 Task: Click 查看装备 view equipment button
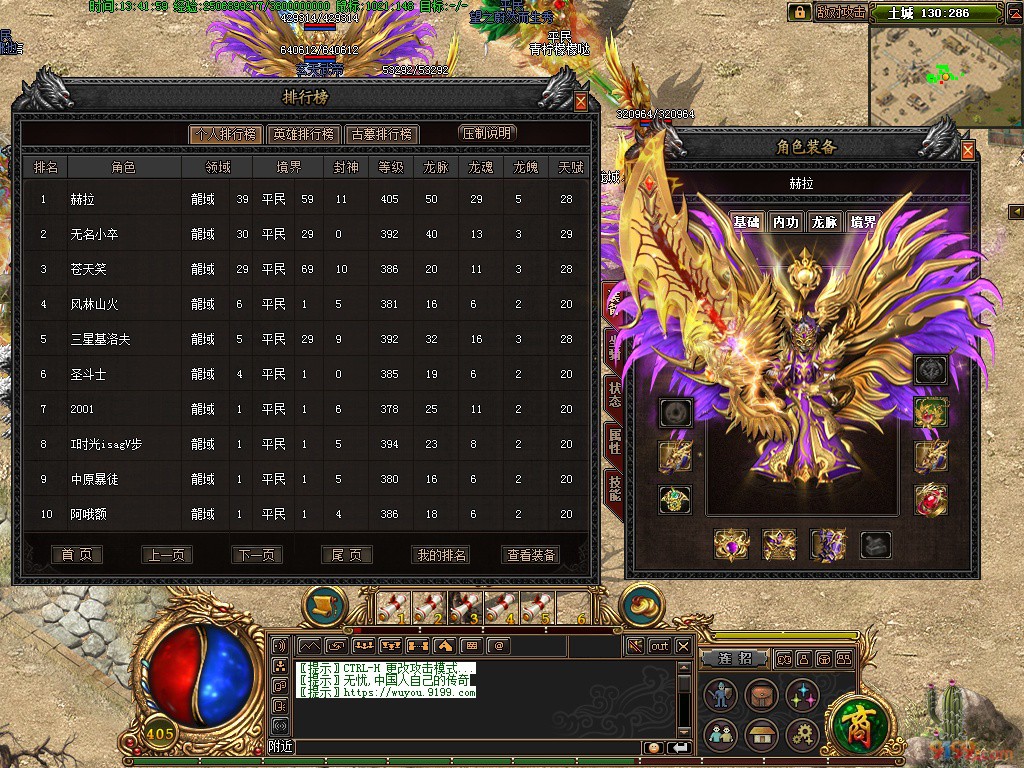click(x=531, y=555)
